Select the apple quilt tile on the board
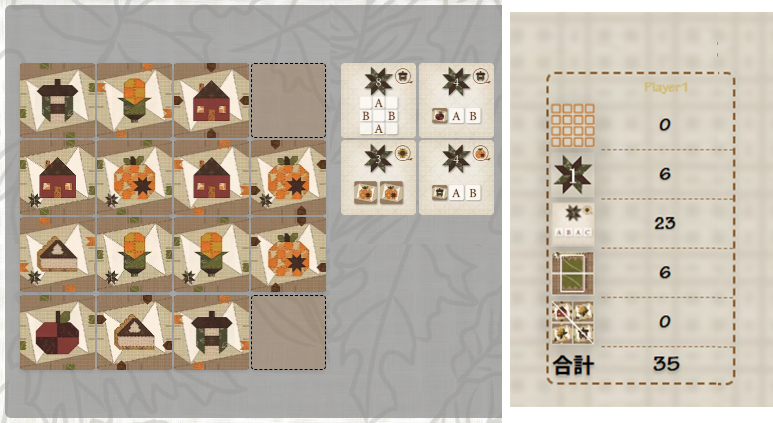Viewport: 773px width, 423px height. pos(57,332)
